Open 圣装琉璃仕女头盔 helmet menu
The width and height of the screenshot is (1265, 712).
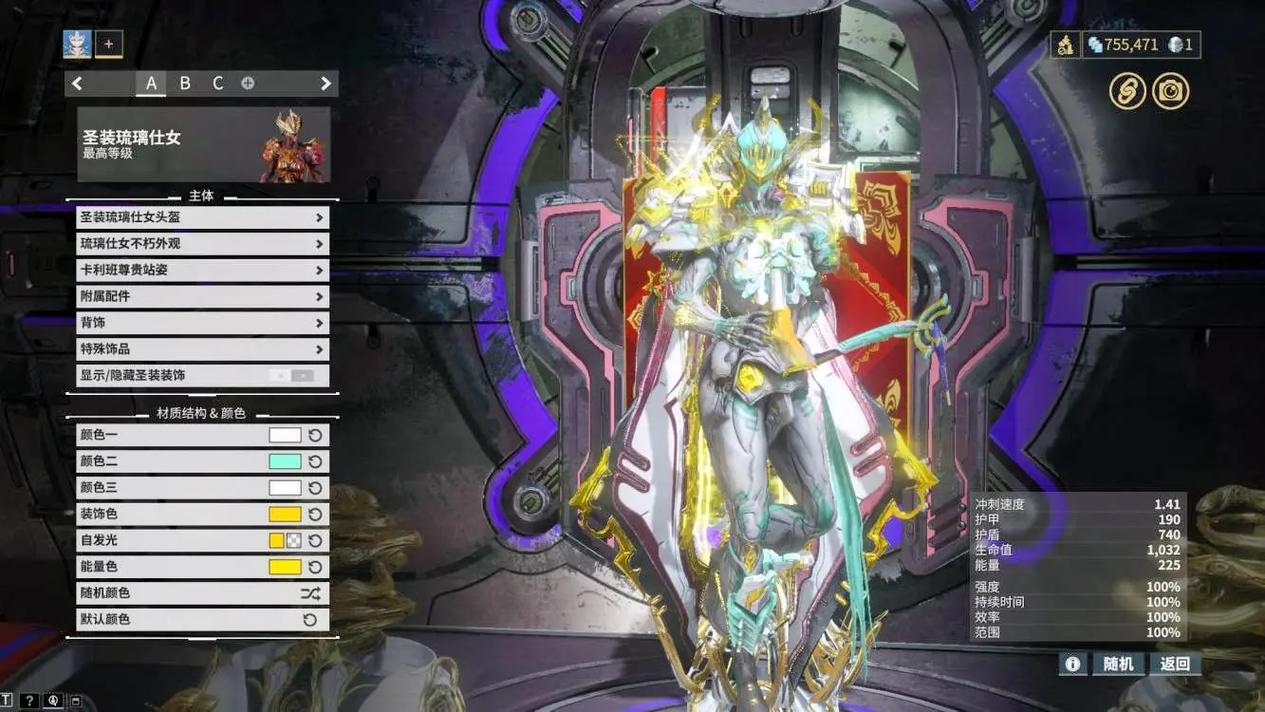tap(202, 217)
